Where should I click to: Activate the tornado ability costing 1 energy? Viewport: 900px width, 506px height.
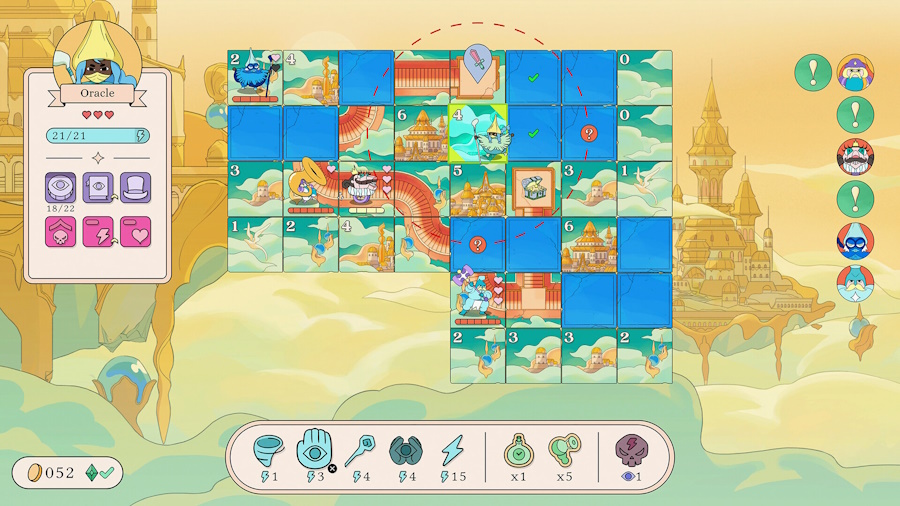coord(270,452)
